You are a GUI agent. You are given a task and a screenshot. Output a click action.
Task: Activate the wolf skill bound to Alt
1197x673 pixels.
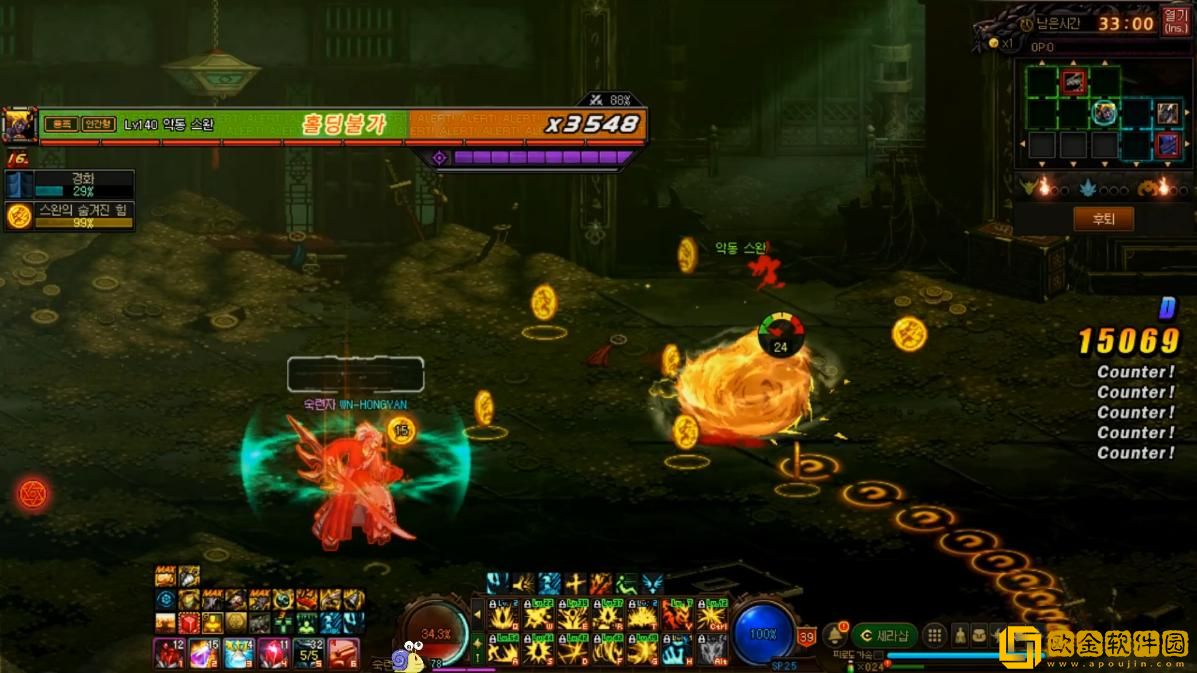click(712, 649)
